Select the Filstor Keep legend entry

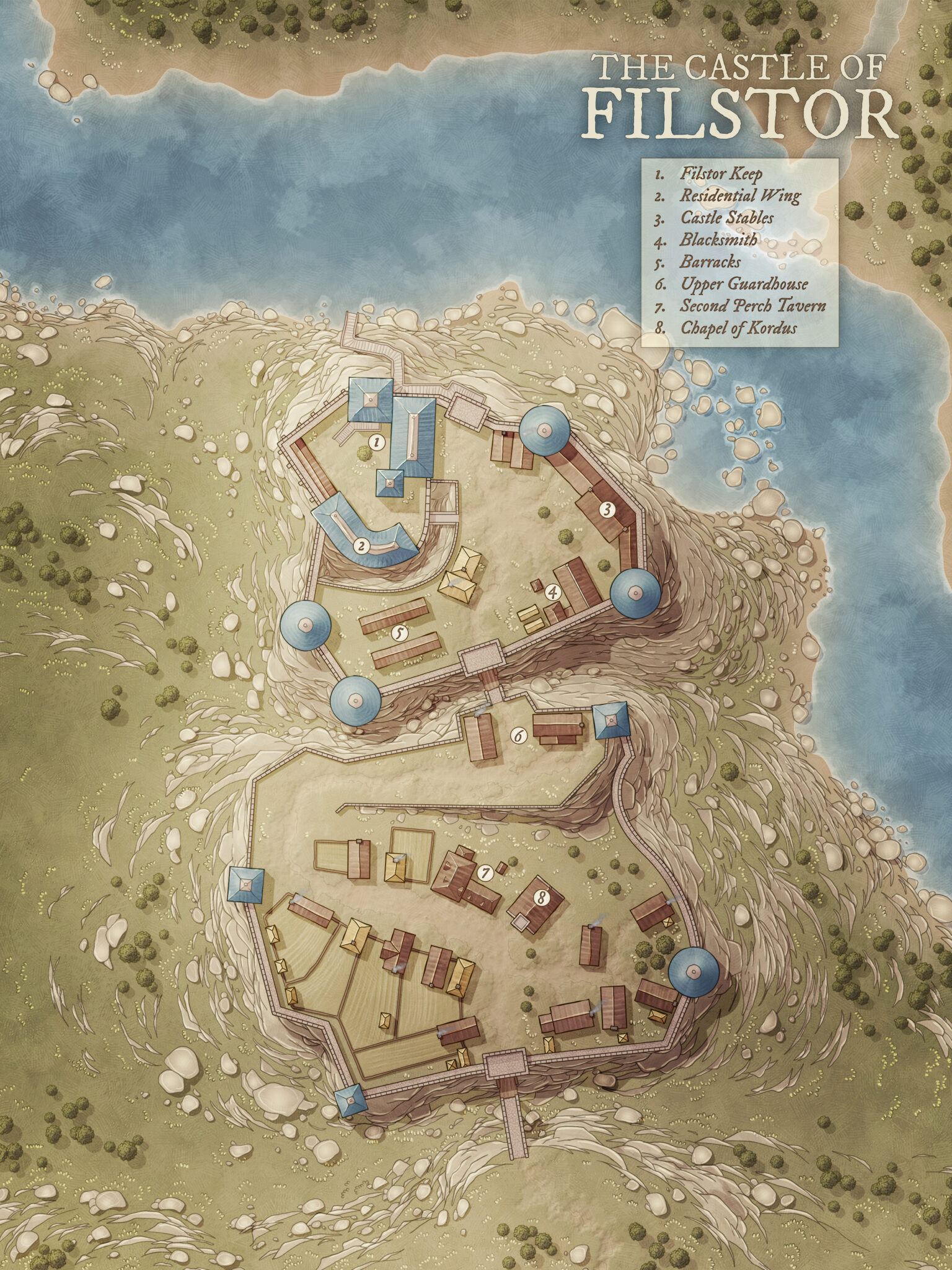pyautogui.click(x=721, y=174)
